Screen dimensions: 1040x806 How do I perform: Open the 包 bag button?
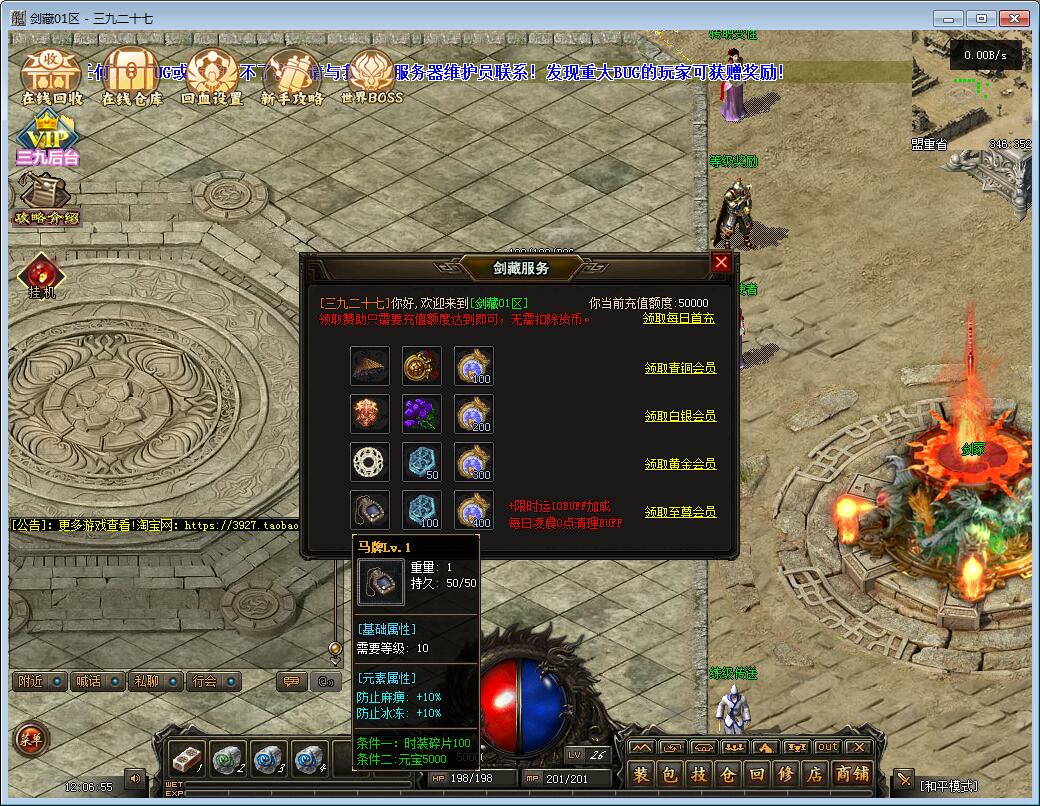point(670,774)
